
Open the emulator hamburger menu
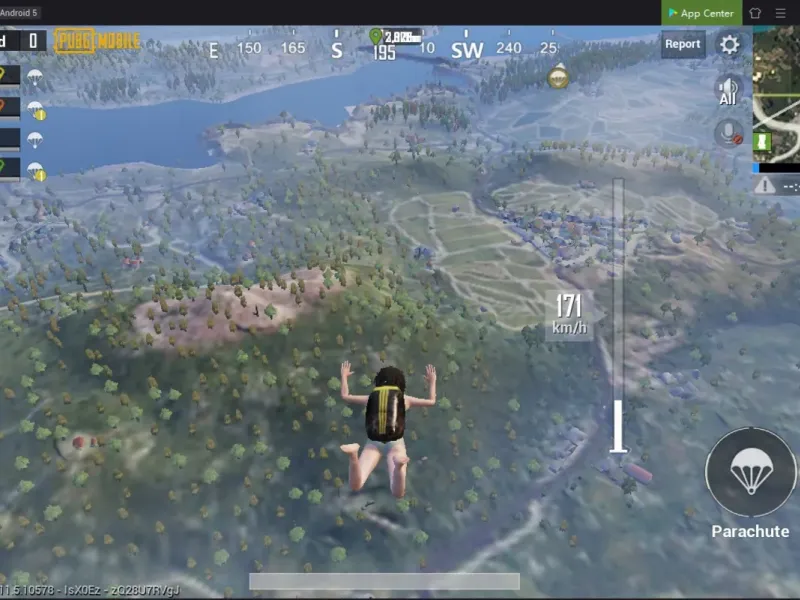click(x=780, y=13)
